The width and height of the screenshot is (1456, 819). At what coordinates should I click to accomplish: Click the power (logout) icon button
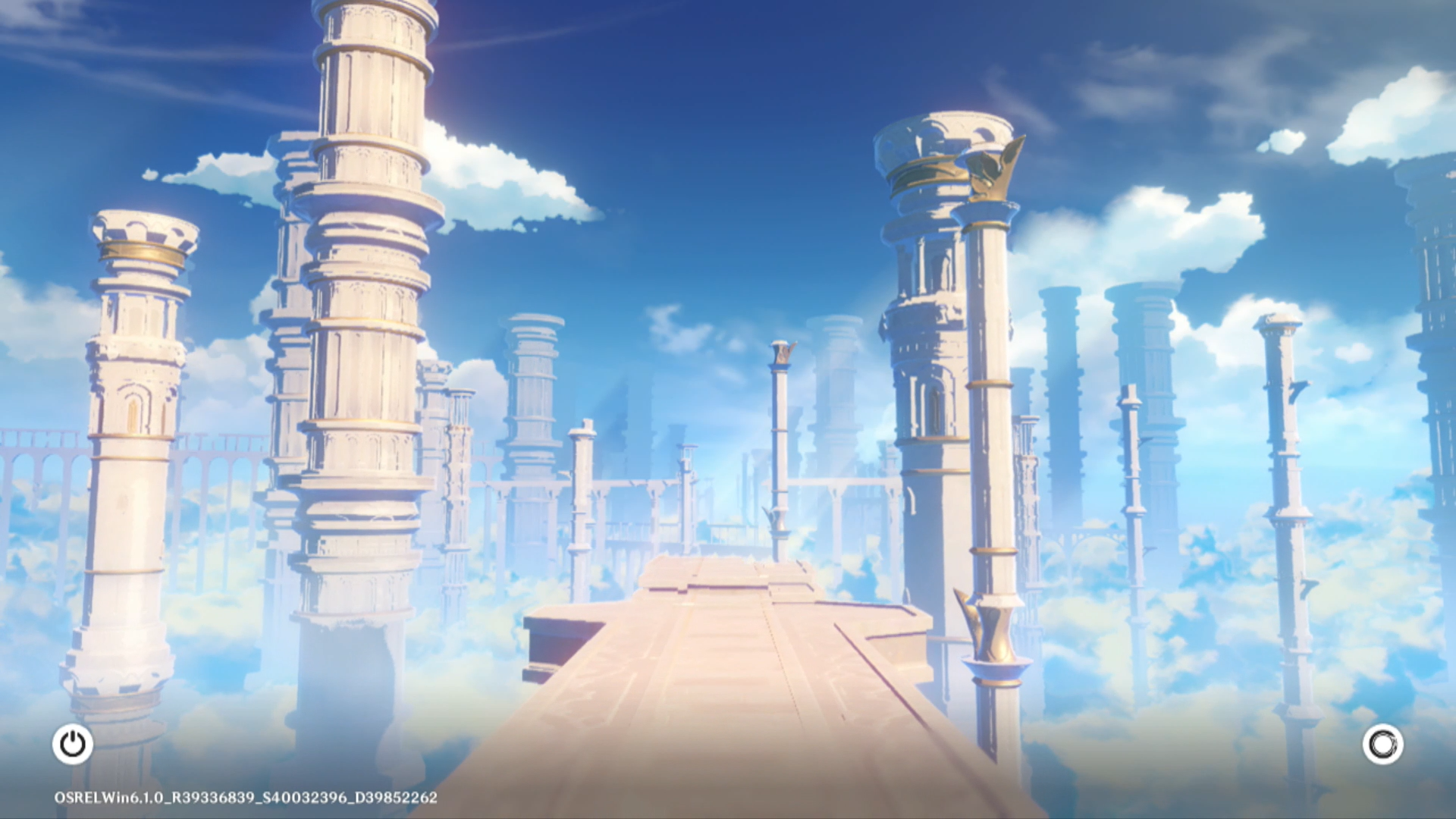(73, 744)
